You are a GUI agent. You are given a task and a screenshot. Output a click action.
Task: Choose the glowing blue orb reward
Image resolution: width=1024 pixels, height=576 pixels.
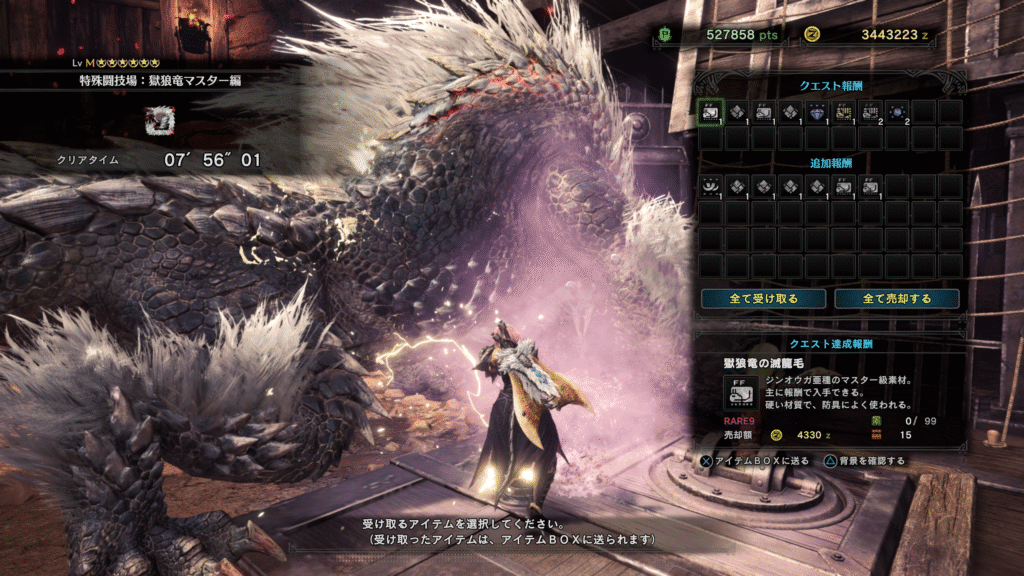coord(899,112)
